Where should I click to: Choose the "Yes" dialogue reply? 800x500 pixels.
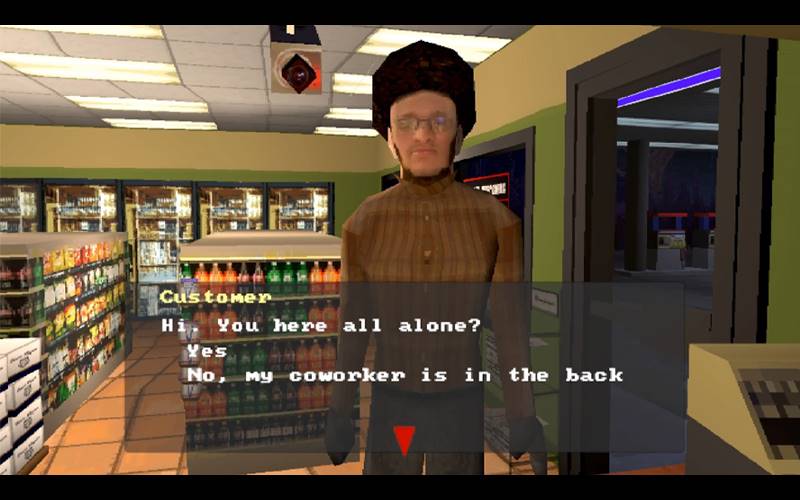[207, 351]
